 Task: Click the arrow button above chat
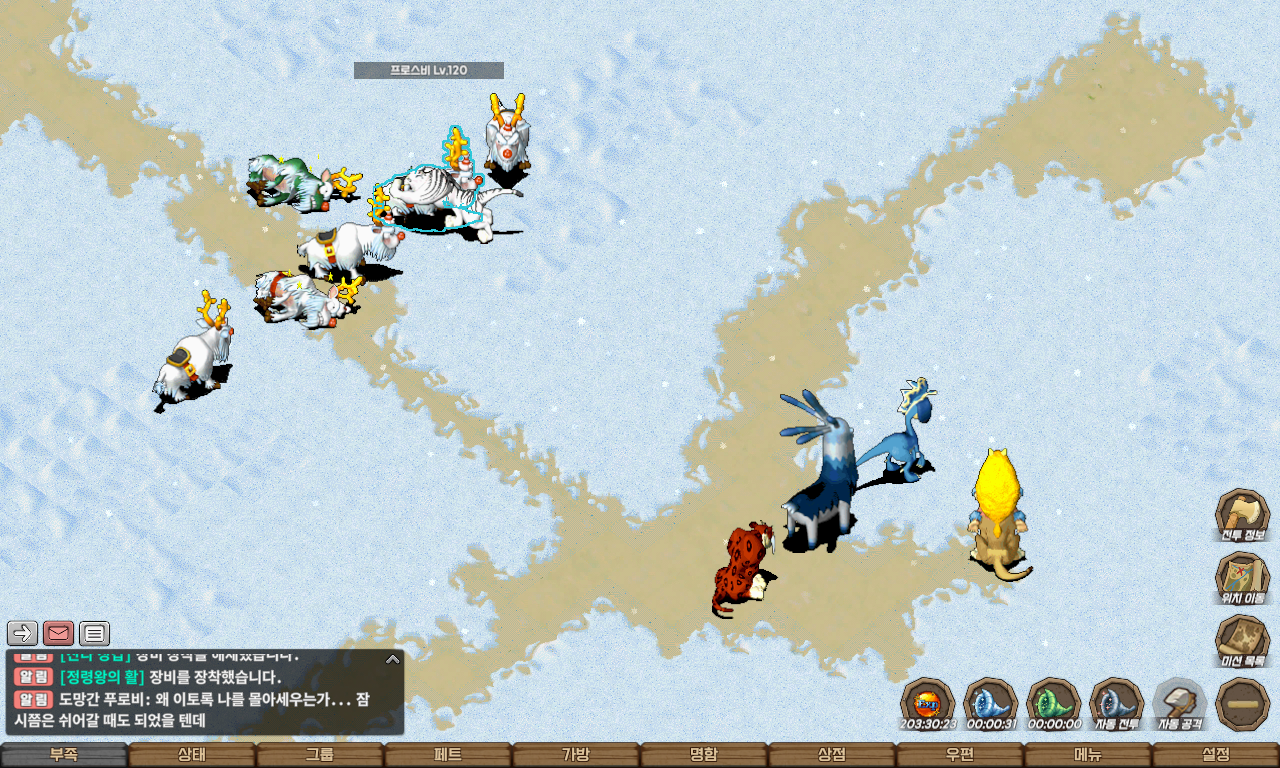pyautogui.click(x=23, y=633)
